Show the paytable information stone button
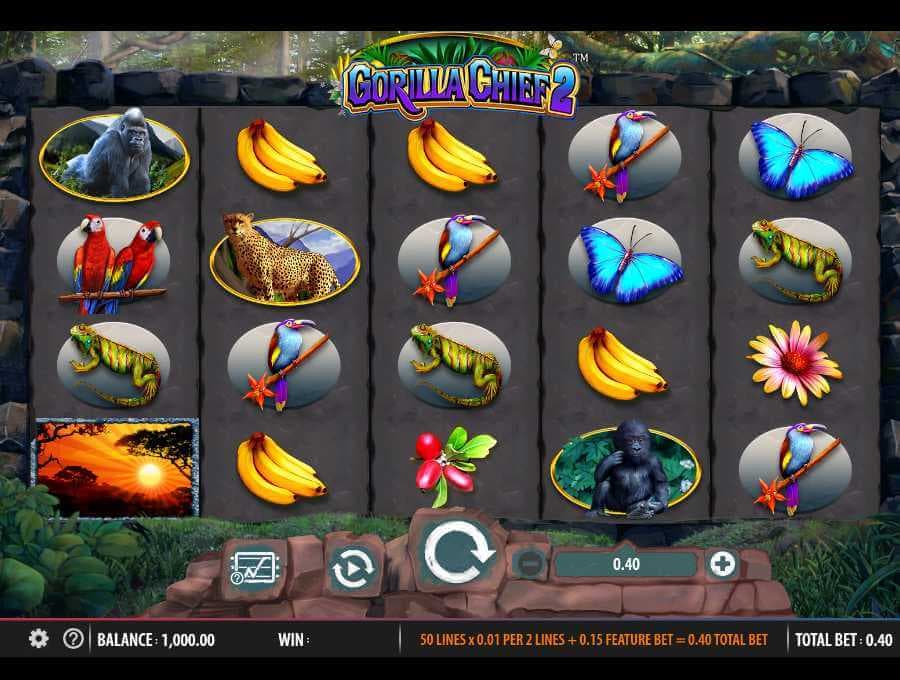Viewport: 900px width, 680px height. (254, 568)
